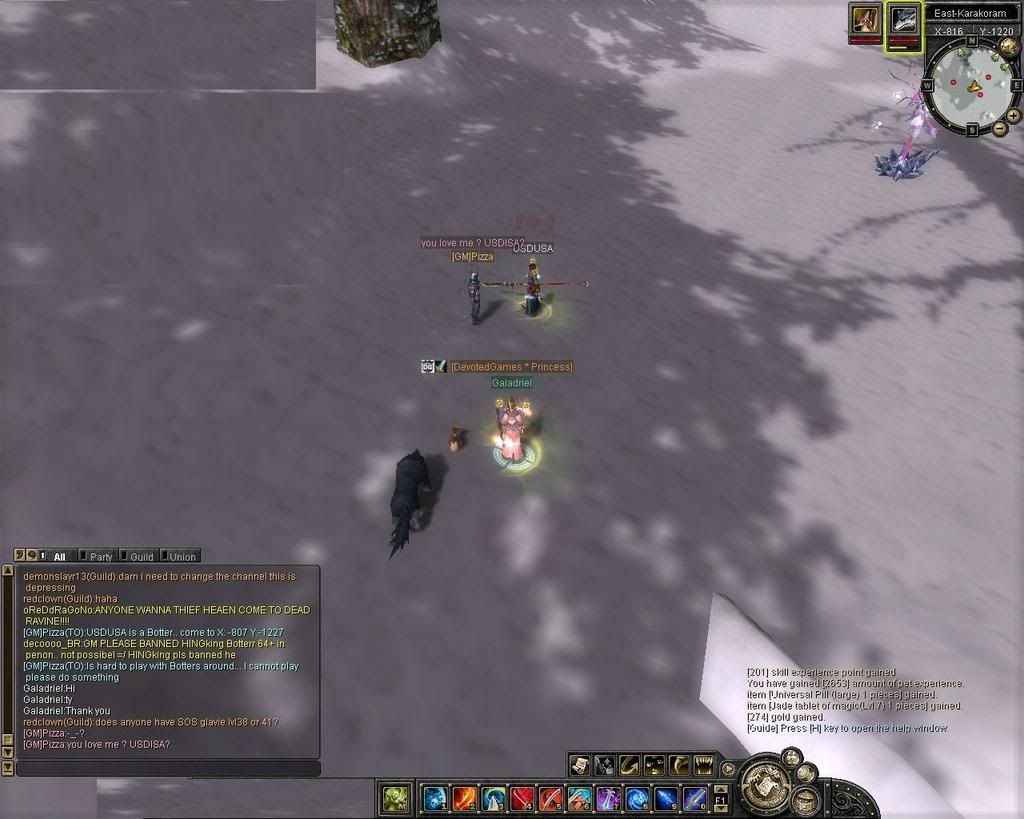Open the Party chat tab
Viewport: 1024px width, 819px height.
100,556
